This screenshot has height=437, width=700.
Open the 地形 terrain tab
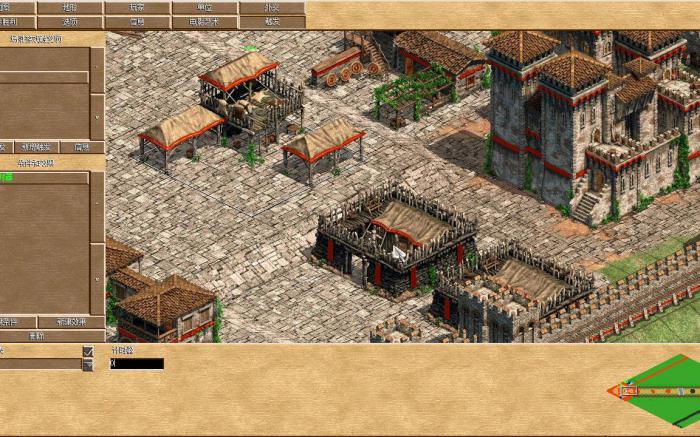tap(69, 7)
